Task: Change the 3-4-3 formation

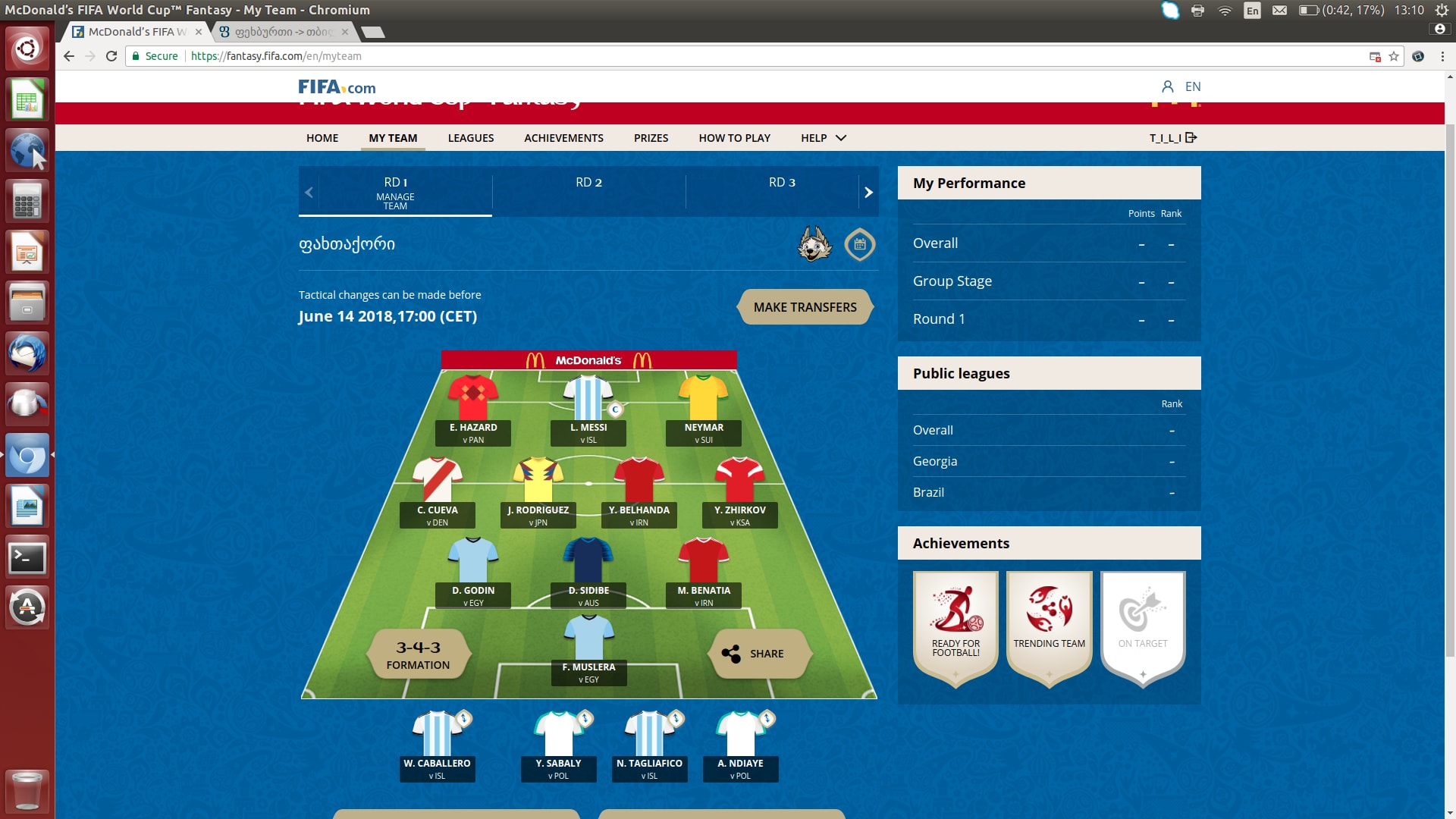Action: point(418,654)
